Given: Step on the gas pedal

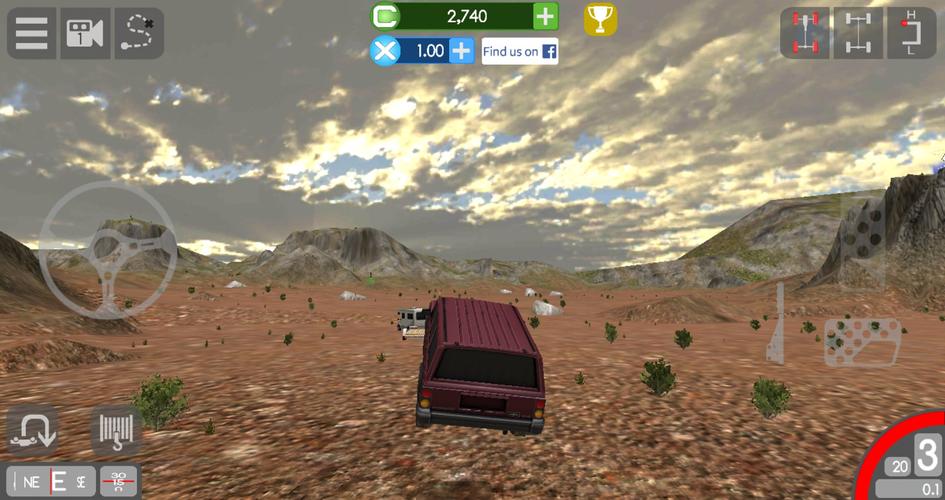Looking at the screenshot, I should pyautogui.click(x=863, y=242).
